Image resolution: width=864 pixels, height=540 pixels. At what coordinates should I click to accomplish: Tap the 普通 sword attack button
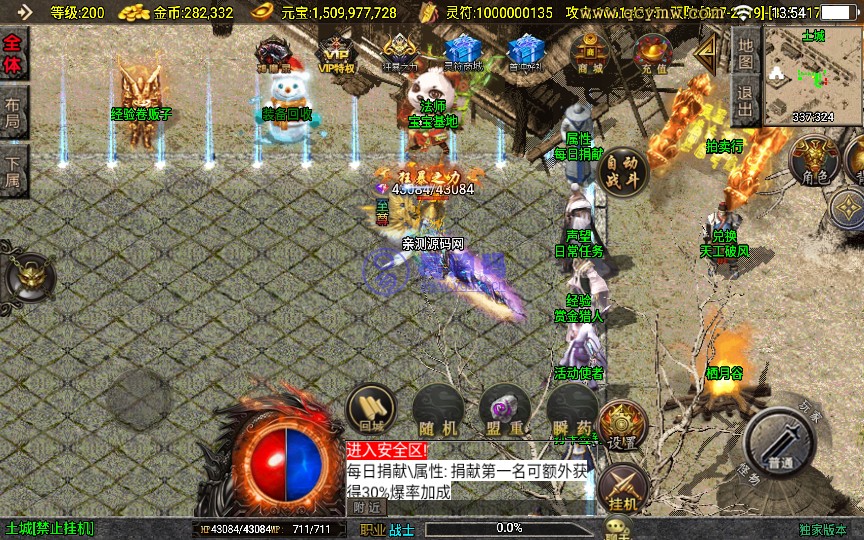tap(781, 445)
